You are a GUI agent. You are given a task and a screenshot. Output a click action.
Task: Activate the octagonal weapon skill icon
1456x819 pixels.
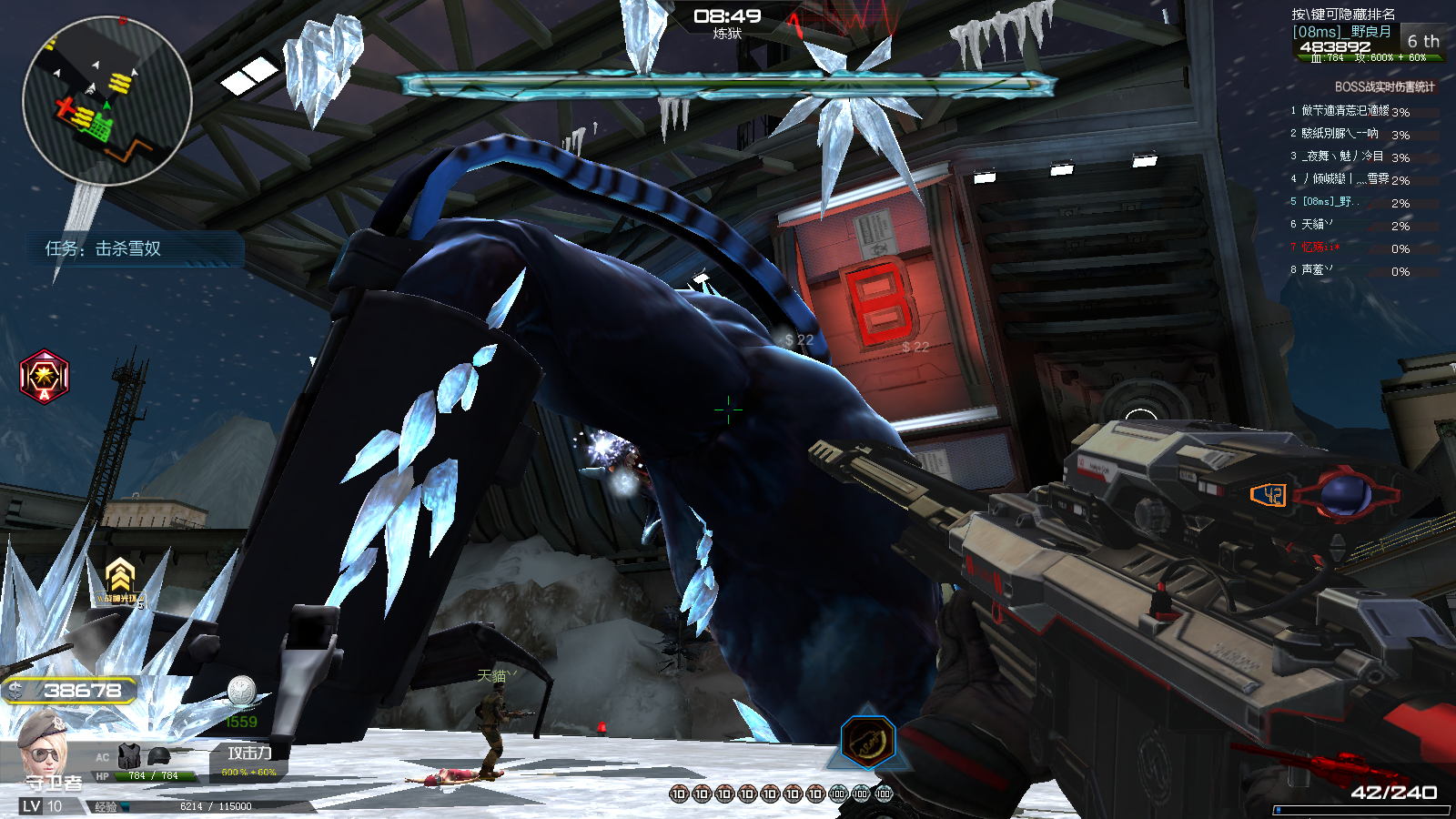867,741
